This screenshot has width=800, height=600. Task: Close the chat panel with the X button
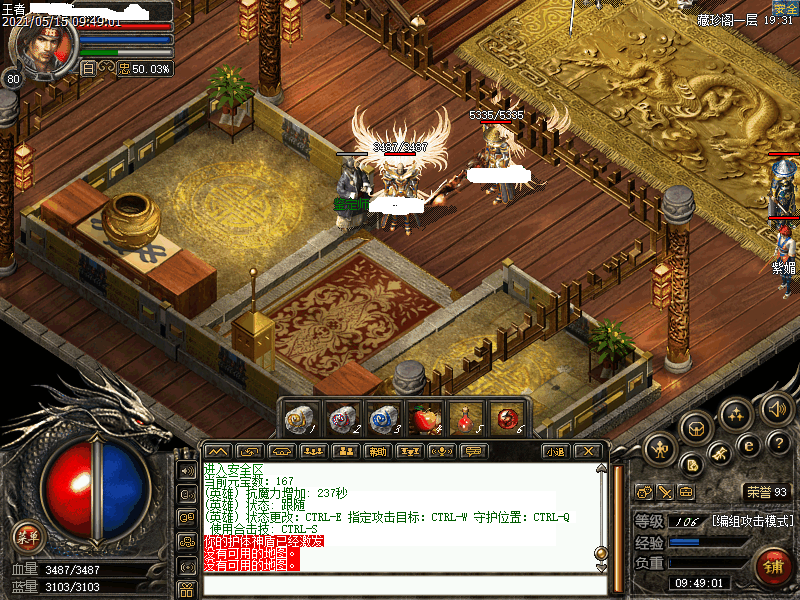point(589,451)
